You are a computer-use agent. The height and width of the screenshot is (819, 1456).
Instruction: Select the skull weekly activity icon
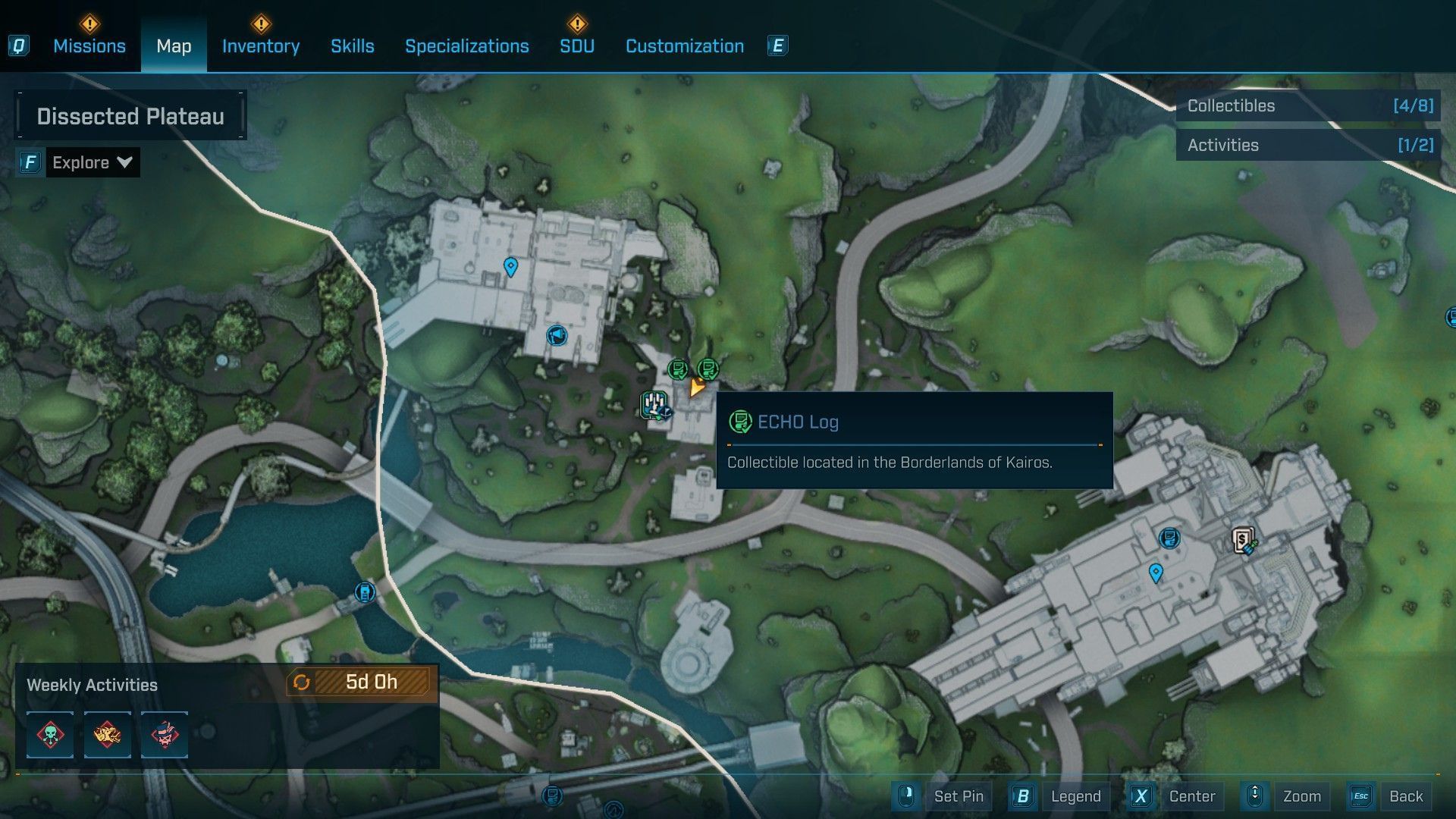50,734
